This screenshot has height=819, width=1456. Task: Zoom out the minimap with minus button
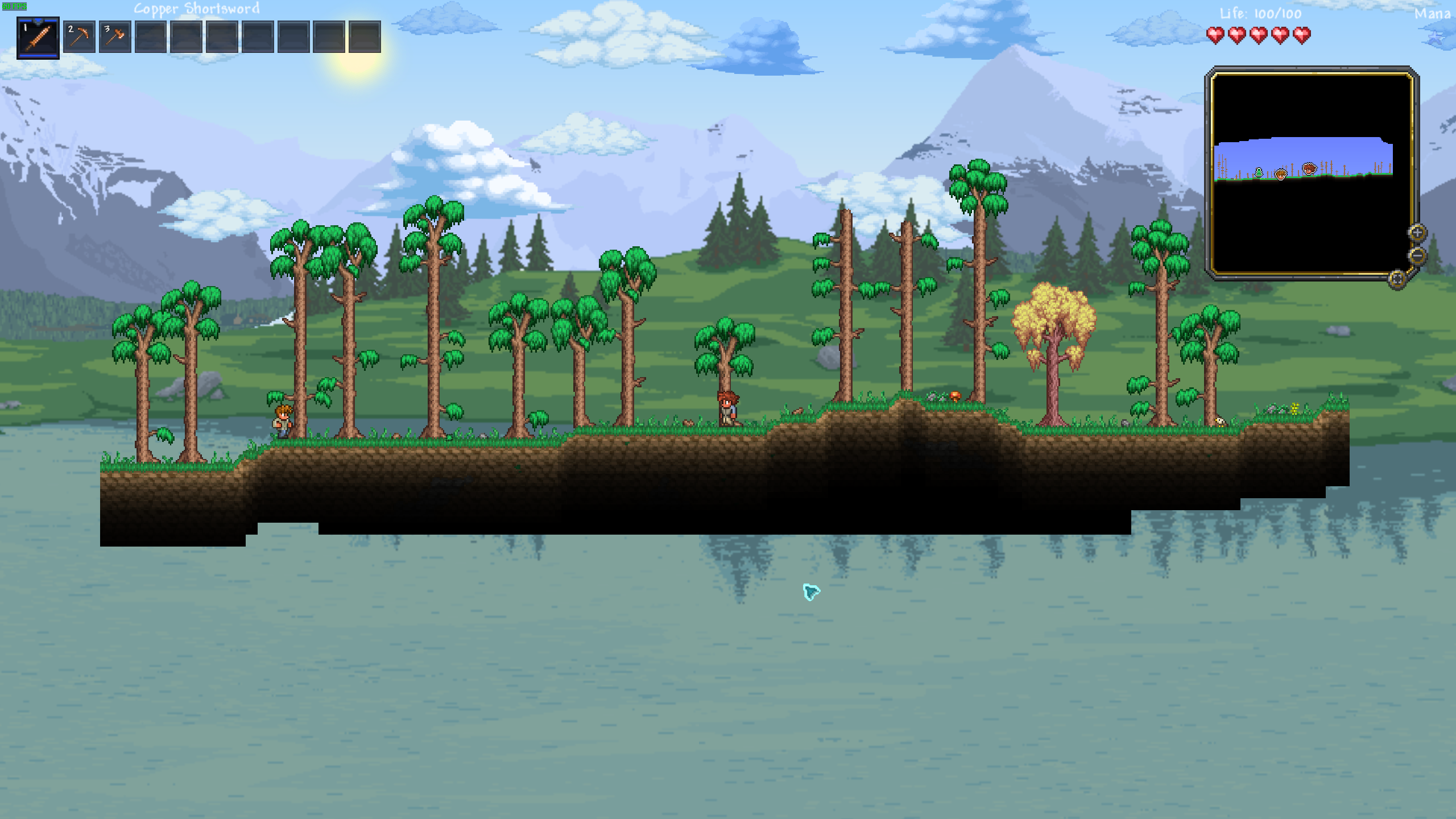[x=1417, y=255]
